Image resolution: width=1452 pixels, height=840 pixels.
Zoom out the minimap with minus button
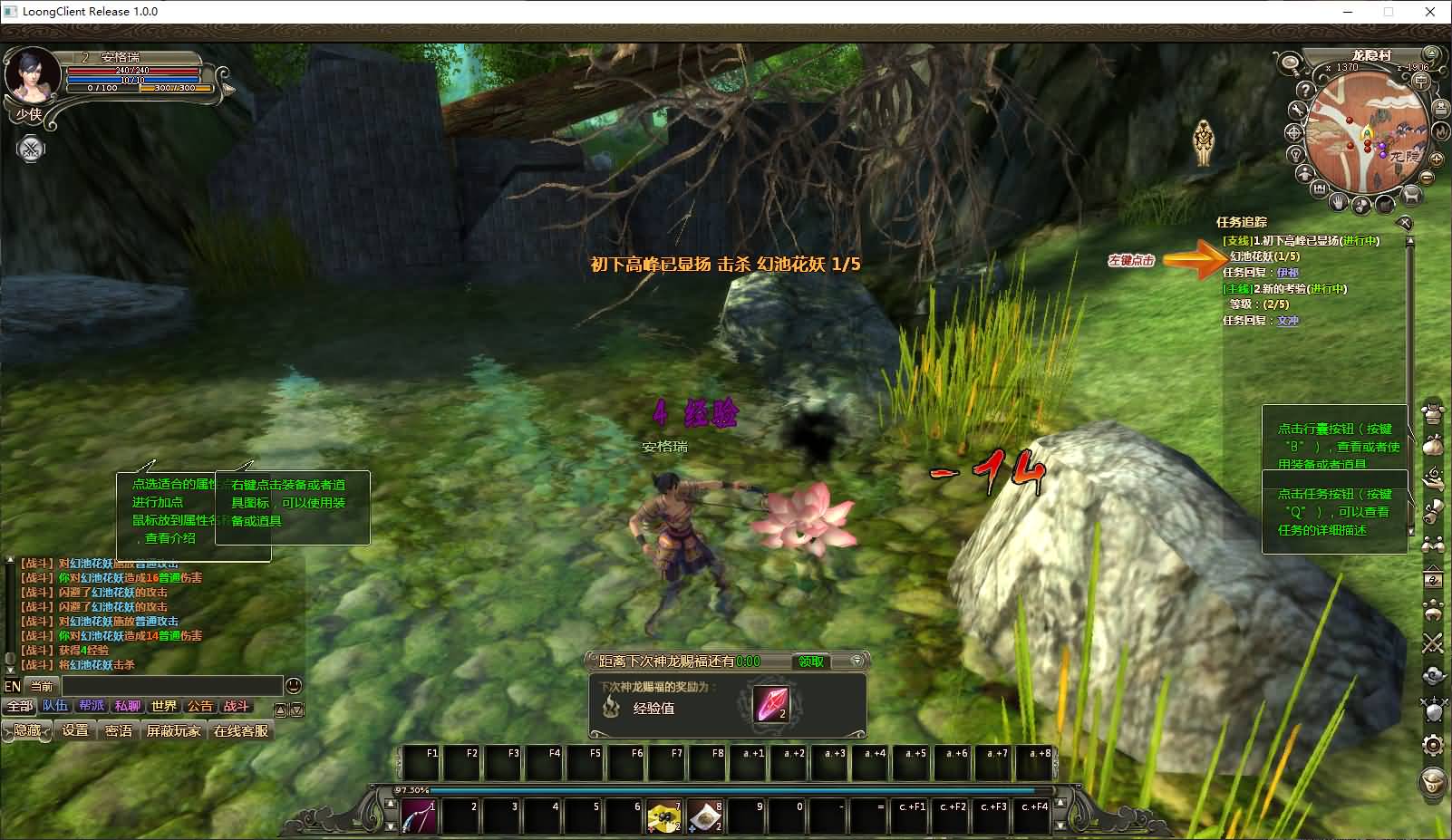[1428, 179]
